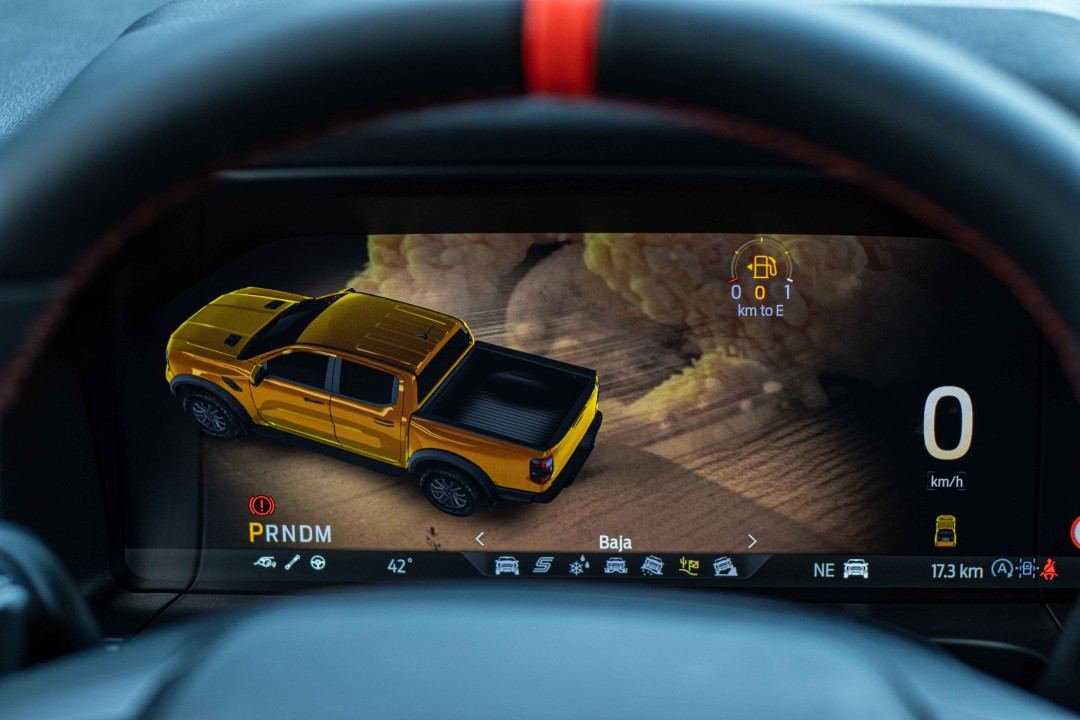1080x720 pixels.
Task: Go to the previous drive mode arrow
Action: 479,540
